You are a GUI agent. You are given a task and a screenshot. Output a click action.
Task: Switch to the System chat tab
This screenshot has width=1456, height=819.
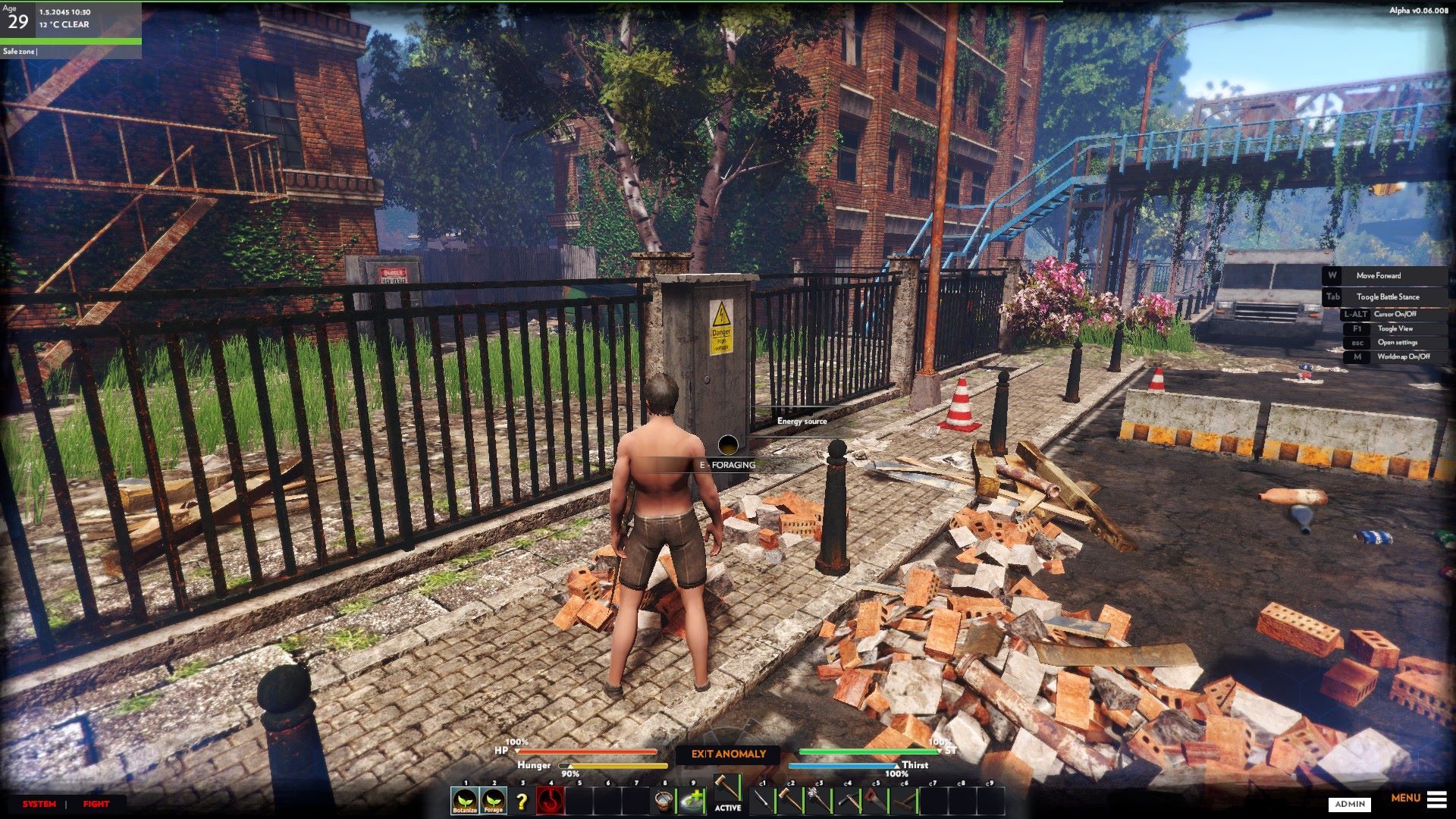point(39,804)
